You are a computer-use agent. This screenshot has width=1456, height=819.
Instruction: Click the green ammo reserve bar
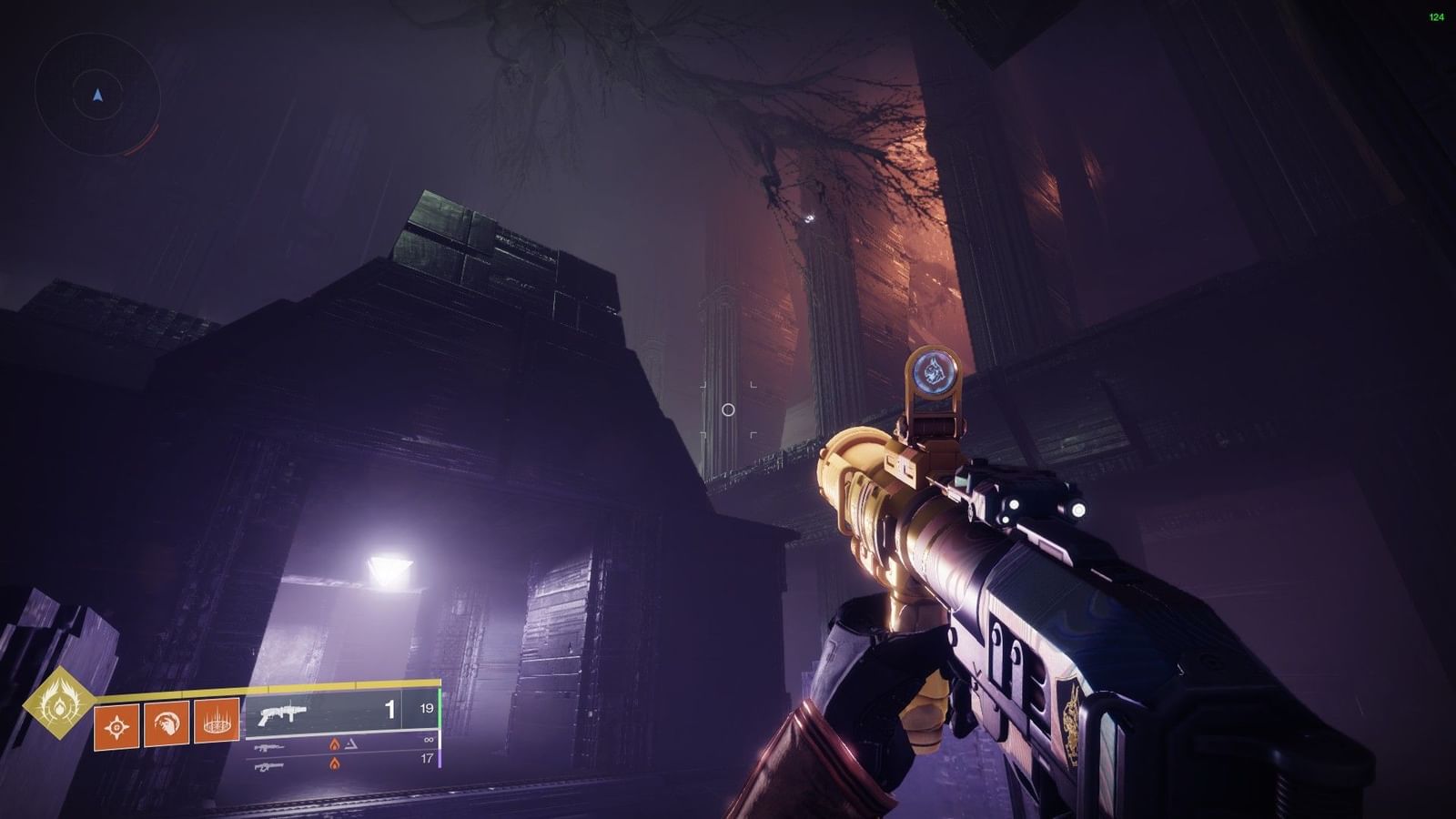click(x=439, y=710)
